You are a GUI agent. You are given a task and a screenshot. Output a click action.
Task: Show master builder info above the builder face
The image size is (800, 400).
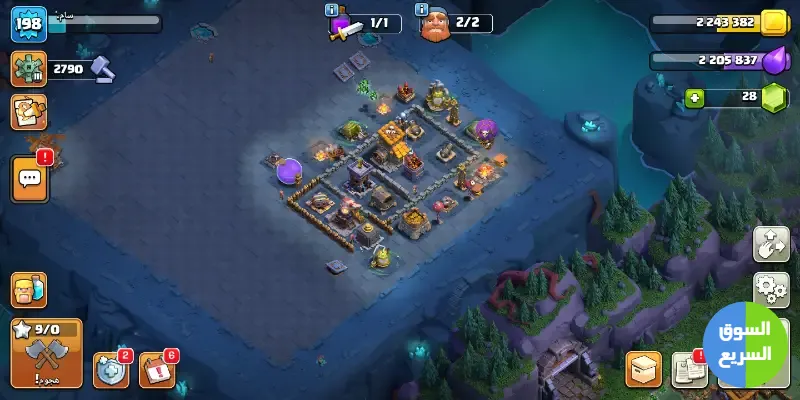tap(421, 9)
